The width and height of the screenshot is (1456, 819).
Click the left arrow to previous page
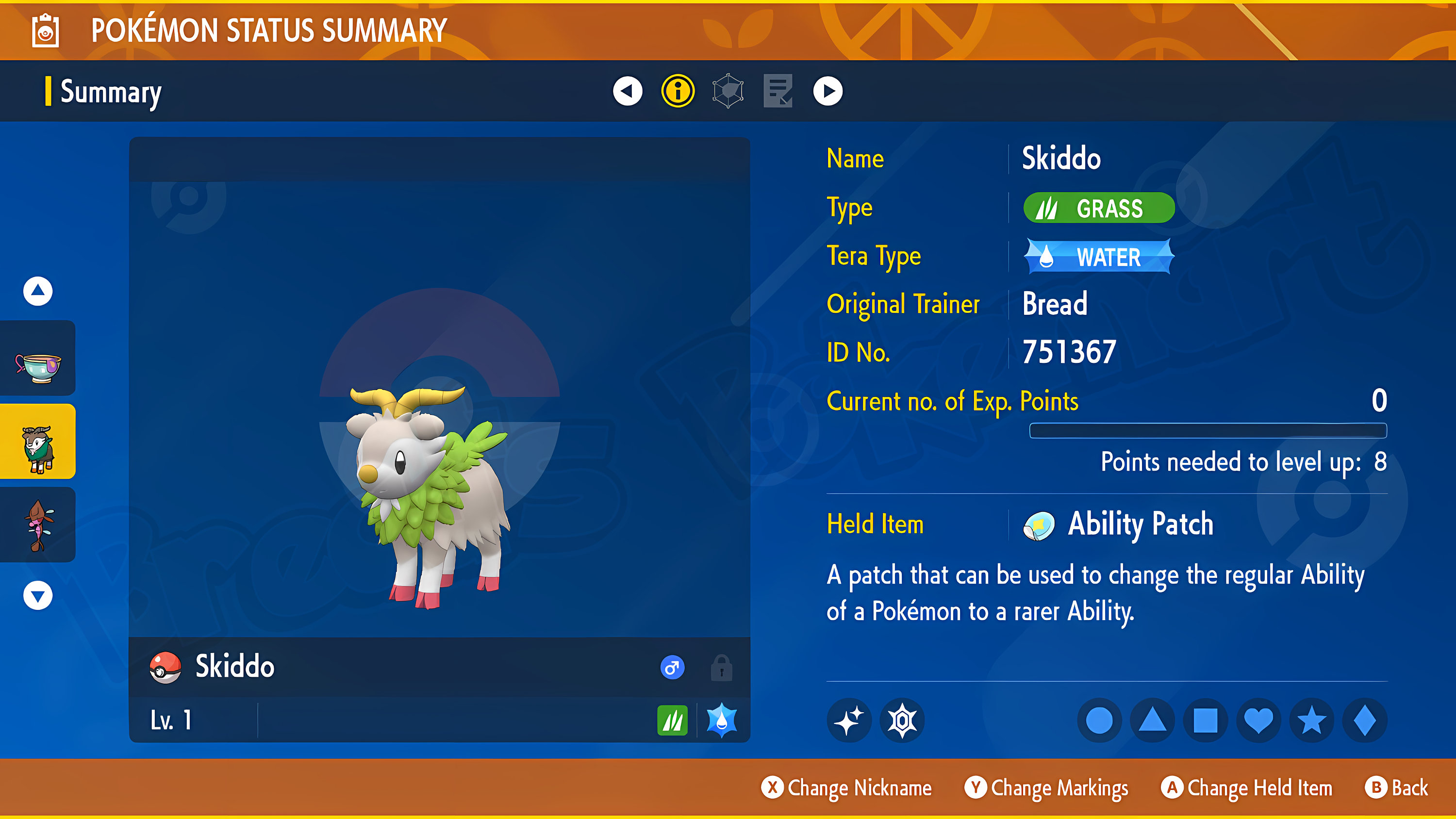coord(628,91)
